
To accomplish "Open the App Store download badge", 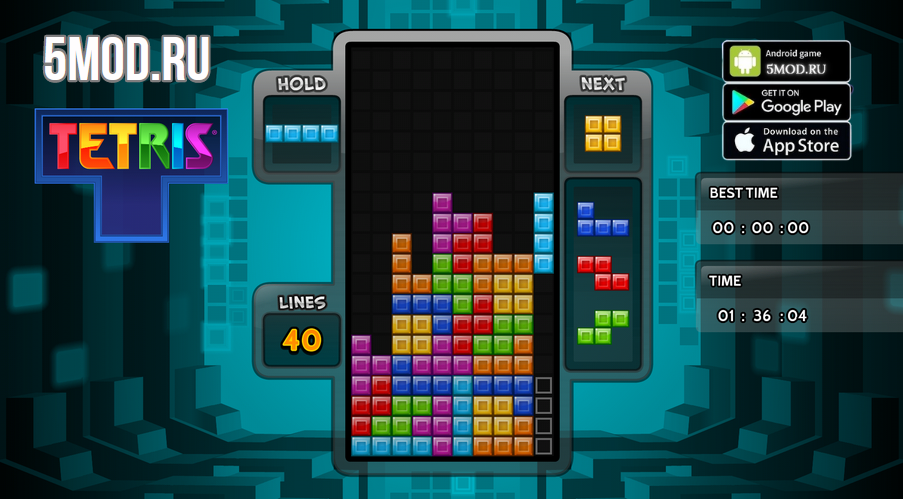I will pos(786,141).
